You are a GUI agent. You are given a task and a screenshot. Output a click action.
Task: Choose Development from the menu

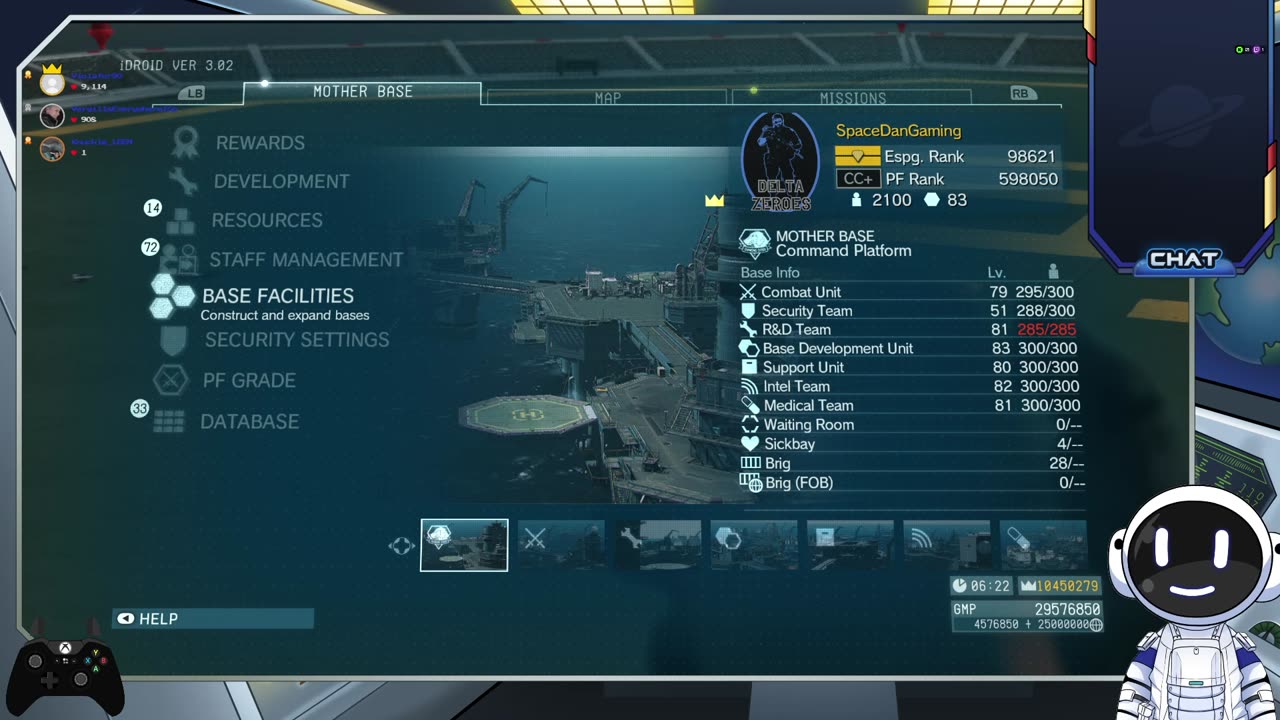[x=281, y=182]
